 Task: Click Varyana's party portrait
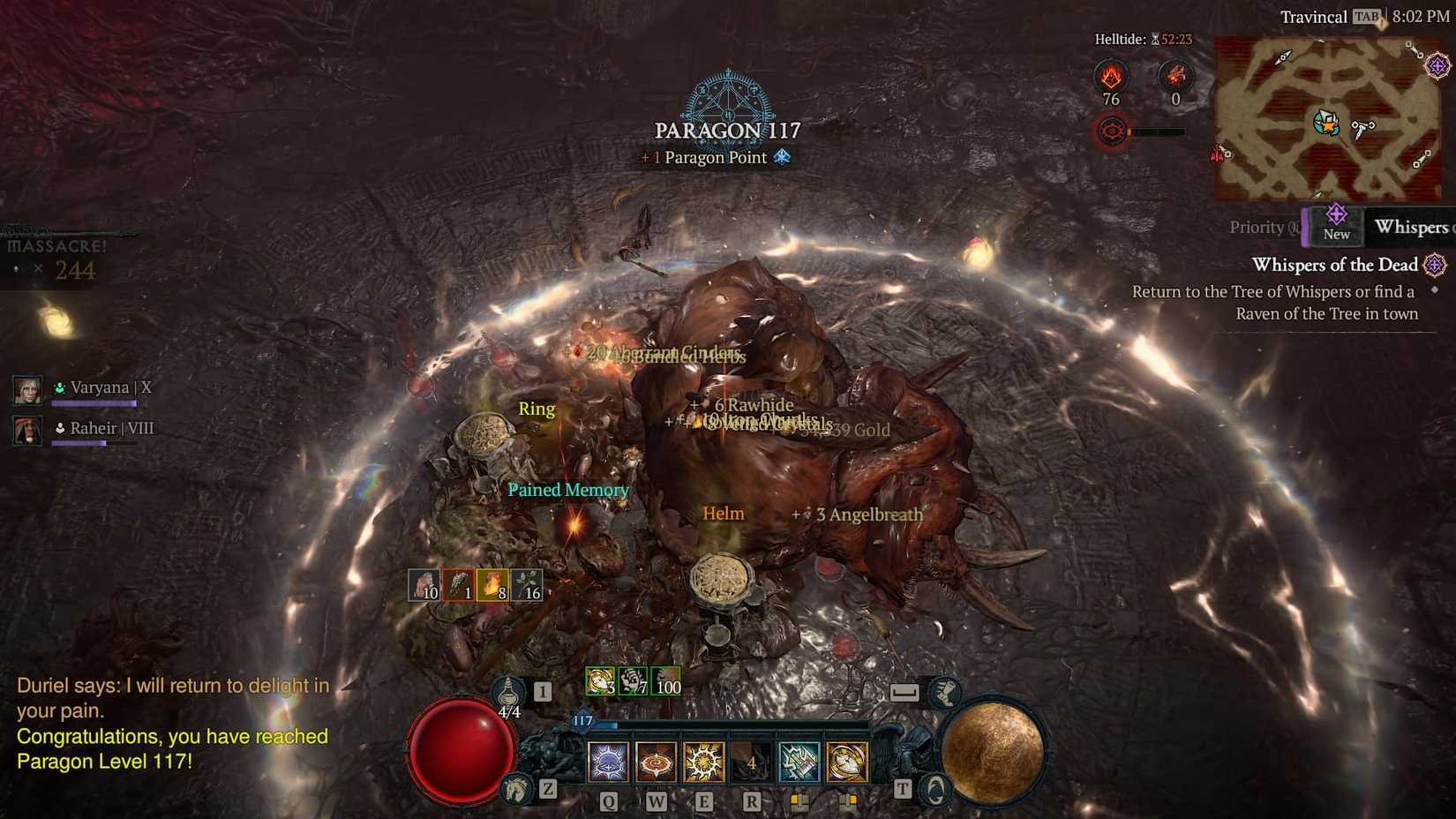point(27,388)
